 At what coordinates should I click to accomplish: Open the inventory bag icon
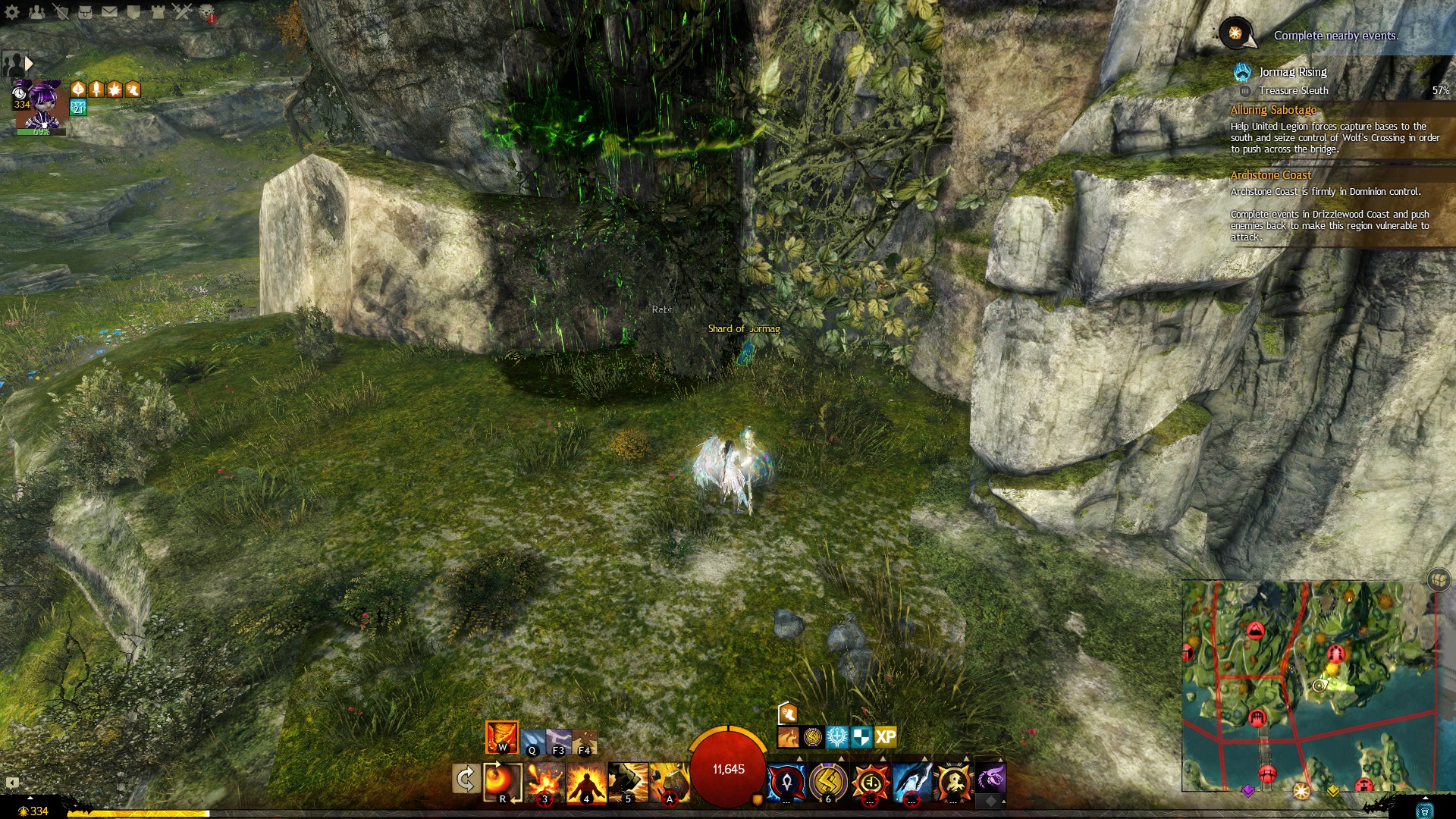pos(85,11)
